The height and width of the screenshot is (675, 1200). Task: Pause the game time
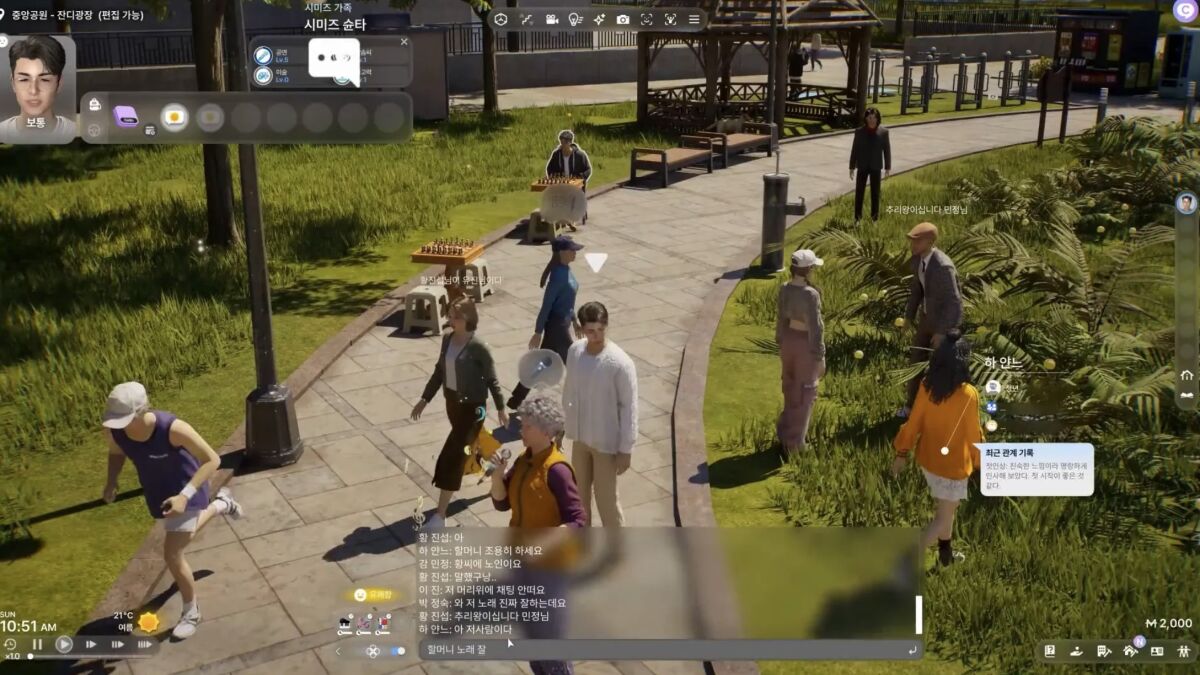(x=37, y=645)
